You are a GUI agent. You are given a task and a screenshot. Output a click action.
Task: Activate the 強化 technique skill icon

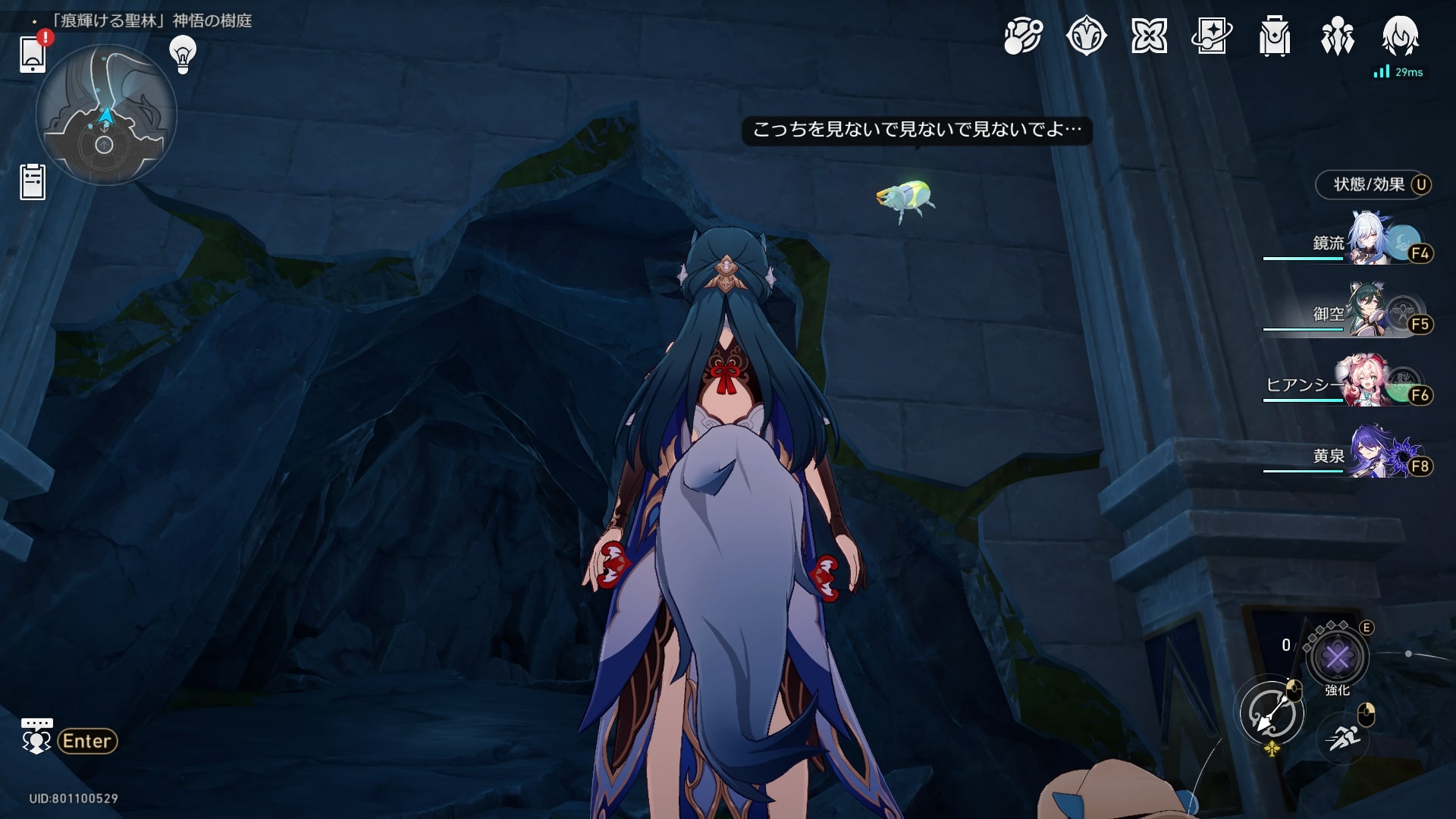[x=1337, y=657]
